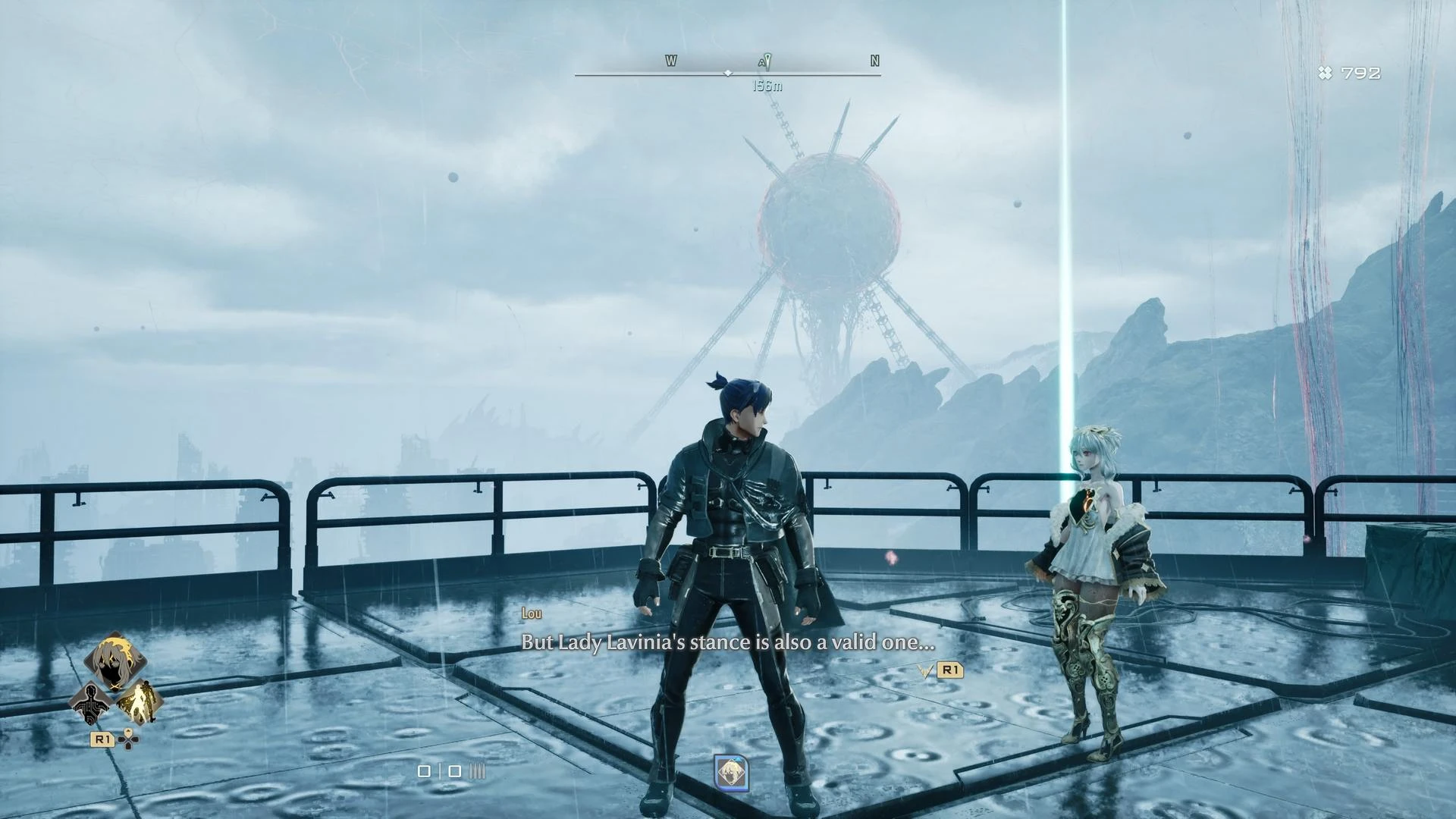Click the compass bar's center diamond
The height and width of the screenshot is (819, 1456).
coord(728,74)
